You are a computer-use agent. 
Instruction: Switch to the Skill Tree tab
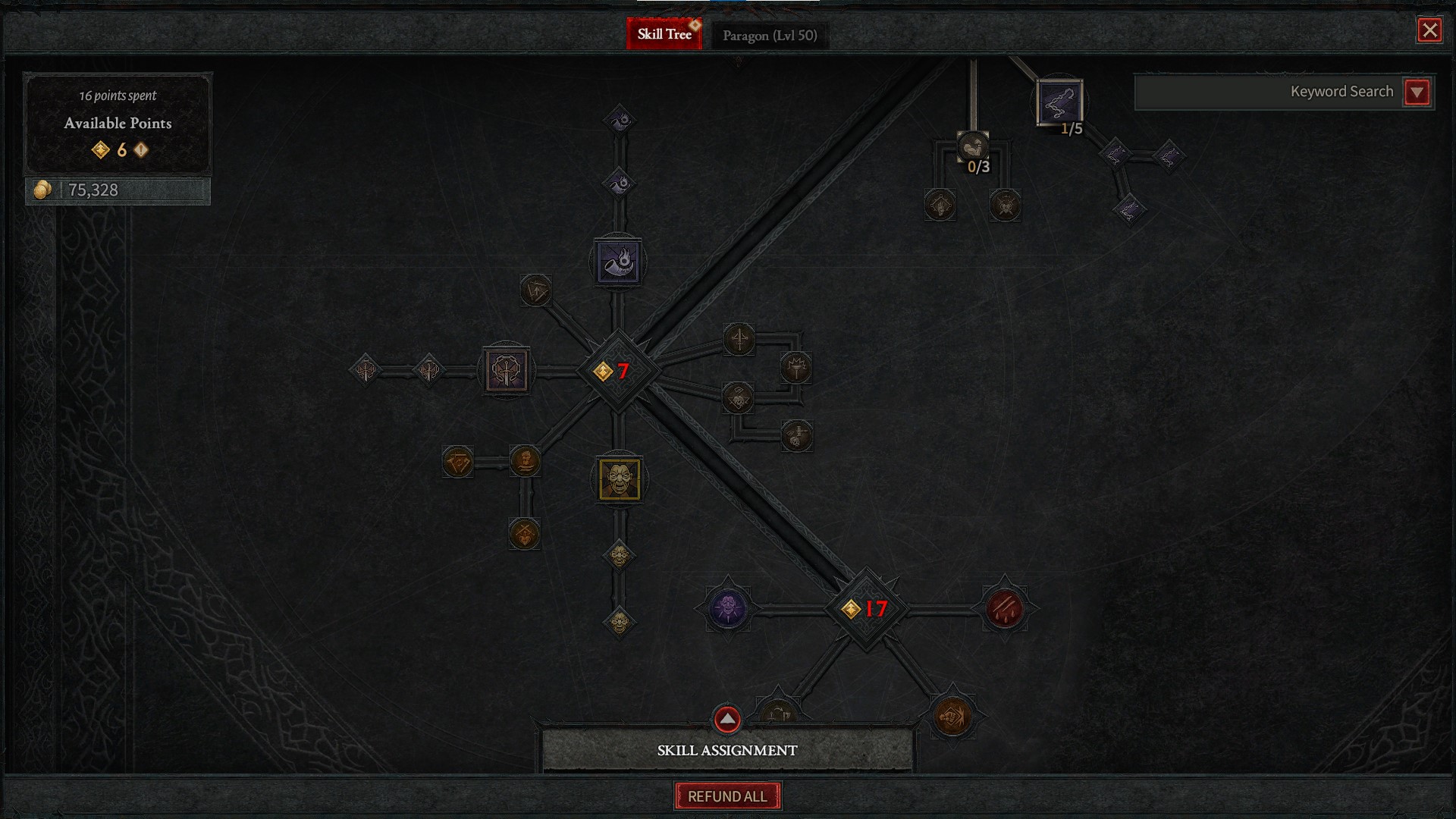coord(664,34)
